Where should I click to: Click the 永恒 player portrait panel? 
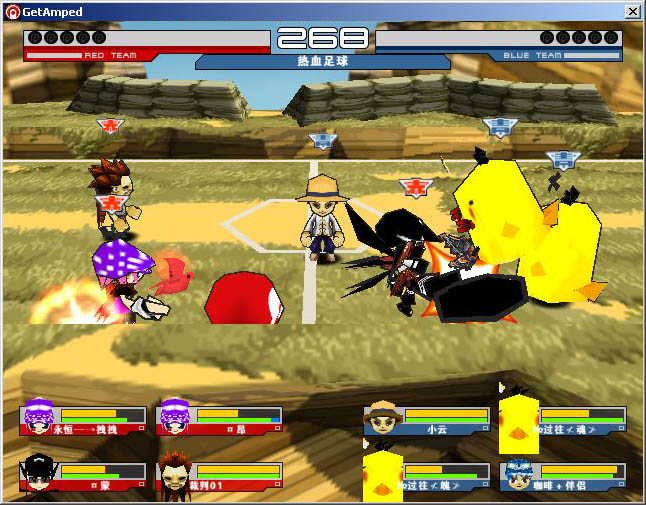click(83, 419)
